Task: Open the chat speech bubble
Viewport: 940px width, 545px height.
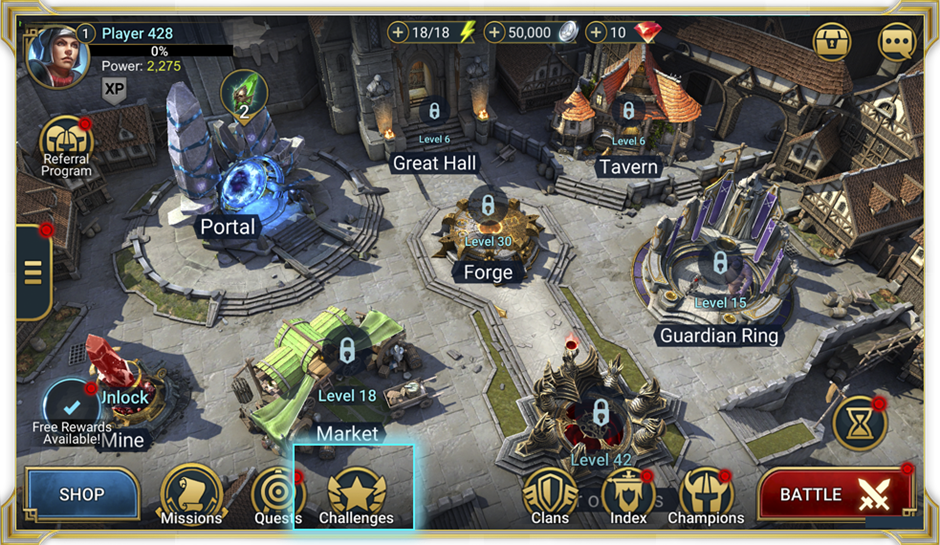Action: (896, 42)
